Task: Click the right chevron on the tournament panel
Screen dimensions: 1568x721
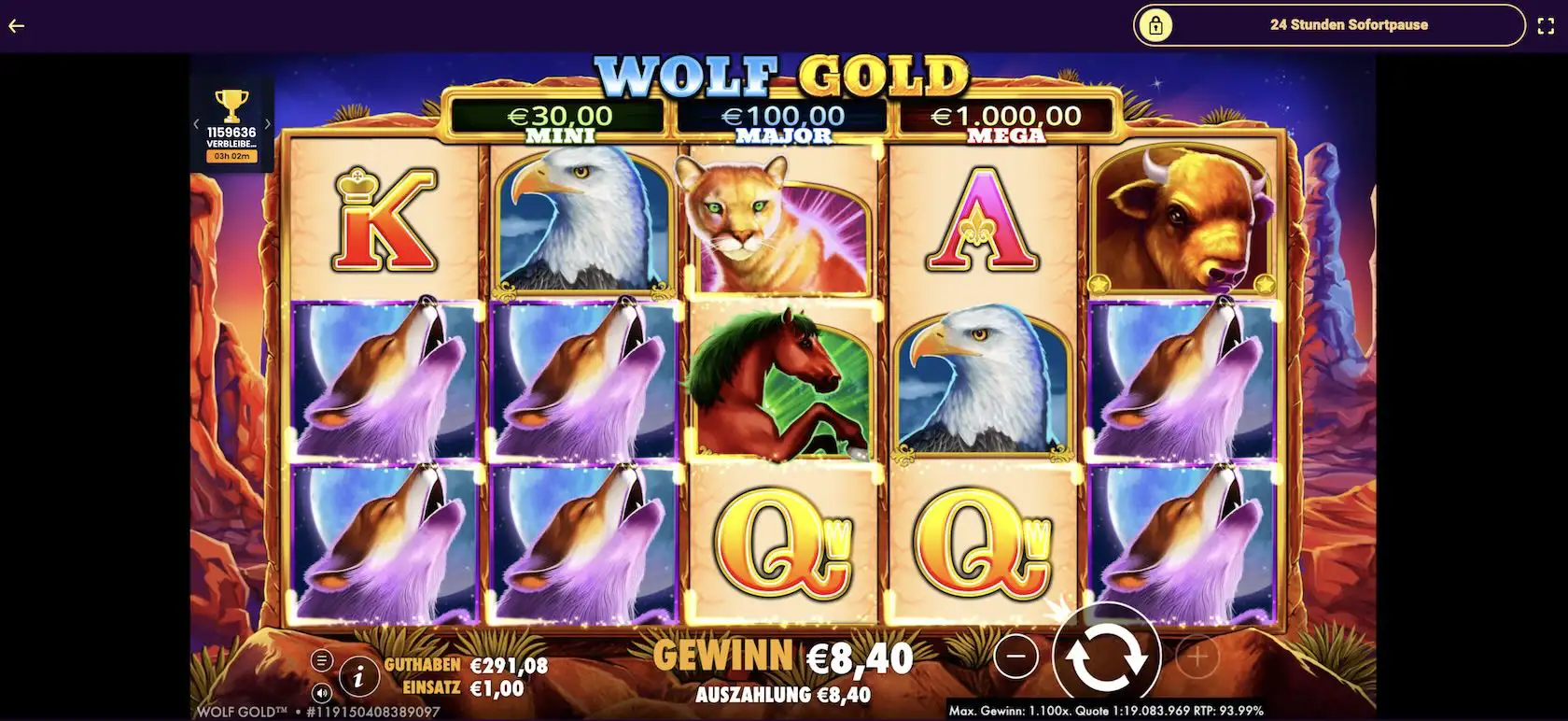Action: tap(268, 123)
